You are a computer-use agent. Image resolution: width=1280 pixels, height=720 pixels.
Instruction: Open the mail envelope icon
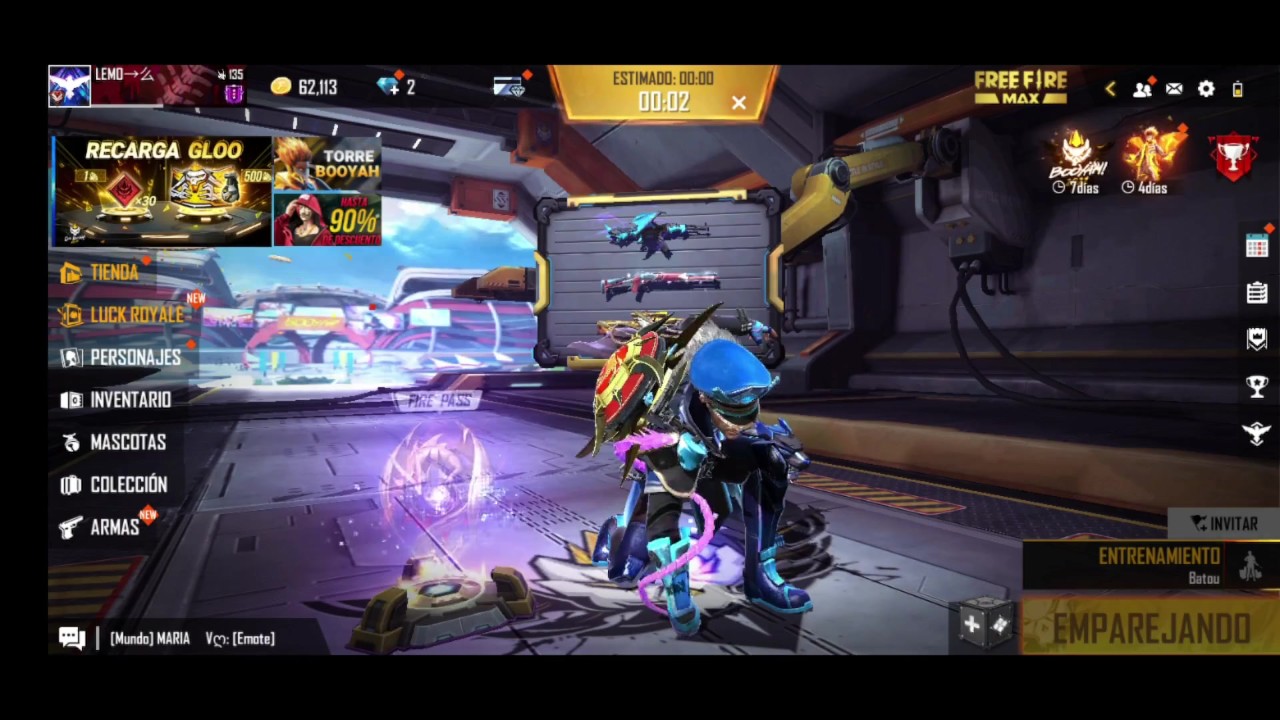click(1174, 89)
